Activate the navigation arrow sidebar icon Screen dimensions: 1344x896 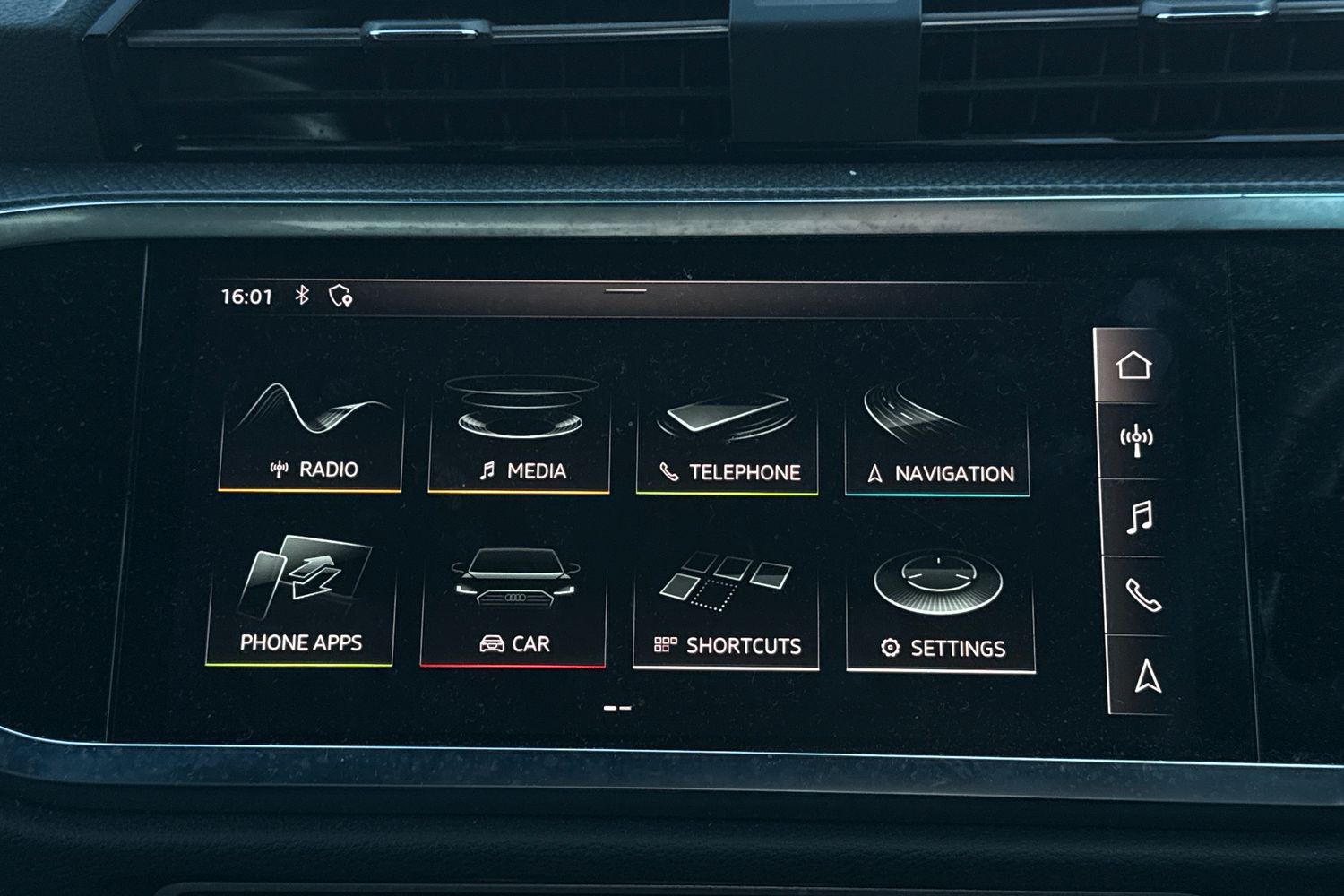click(1147, 676)
